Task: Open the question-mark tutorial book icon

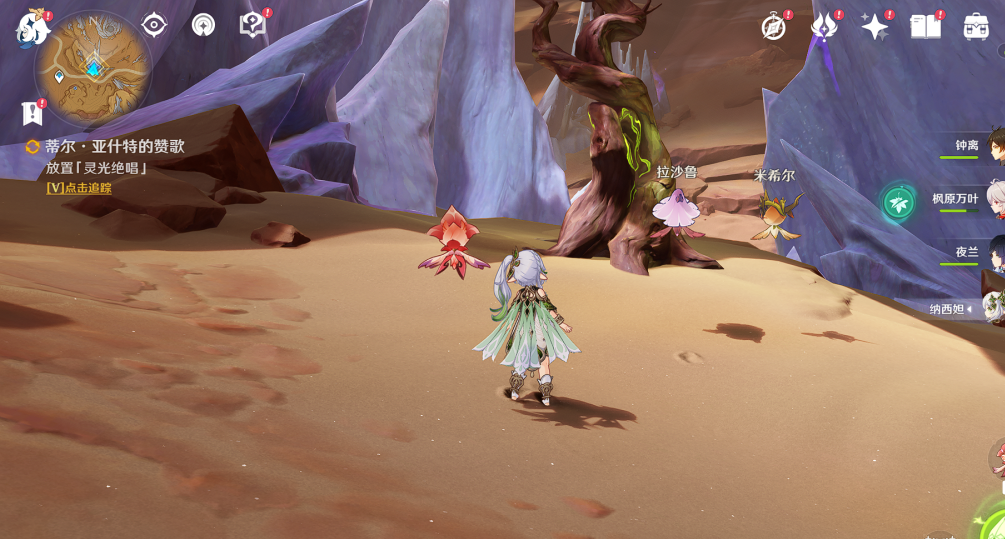Action: coord(252,25)
